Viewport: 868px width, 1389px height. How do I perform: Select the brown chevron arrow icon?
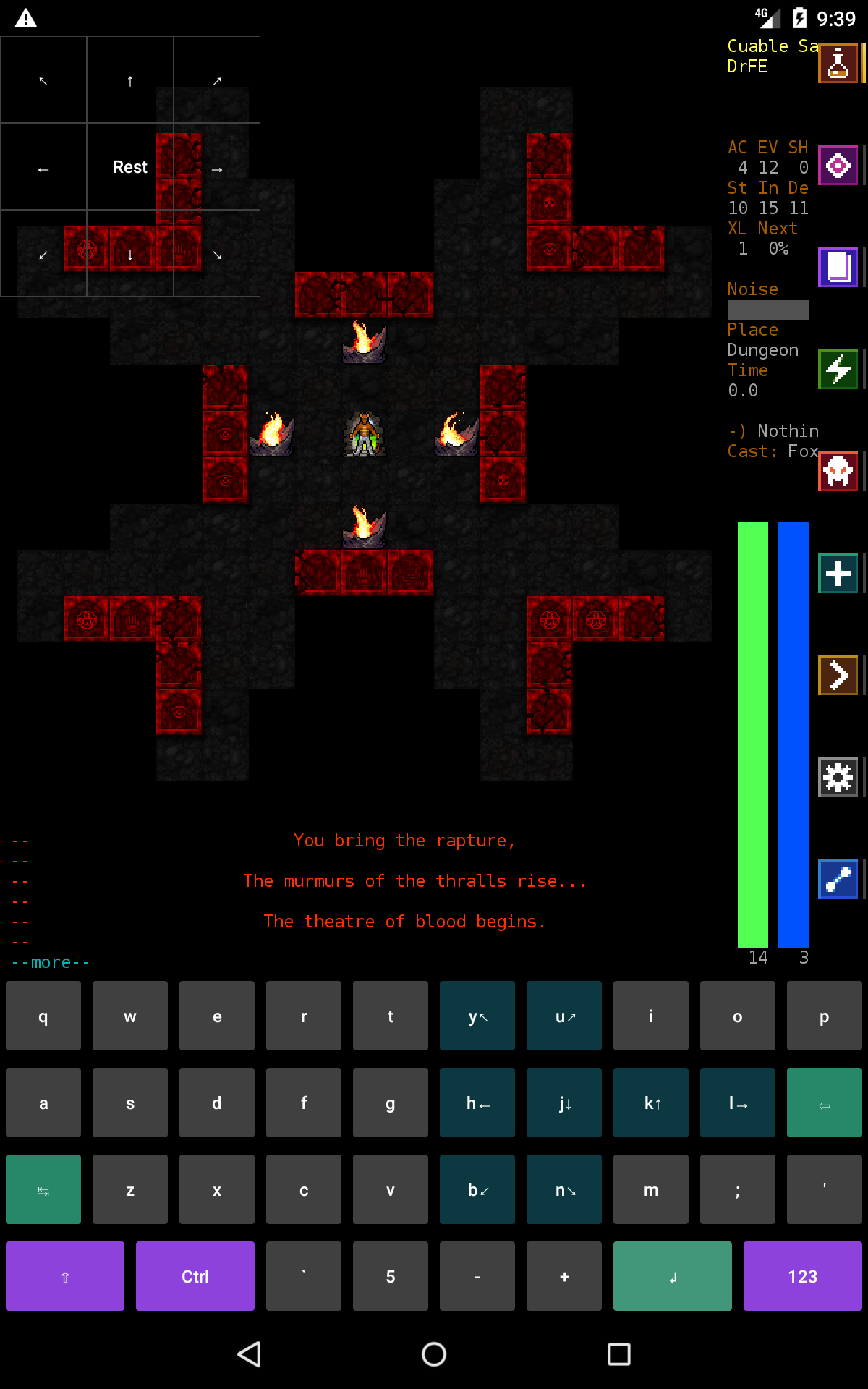click(838, 675)
